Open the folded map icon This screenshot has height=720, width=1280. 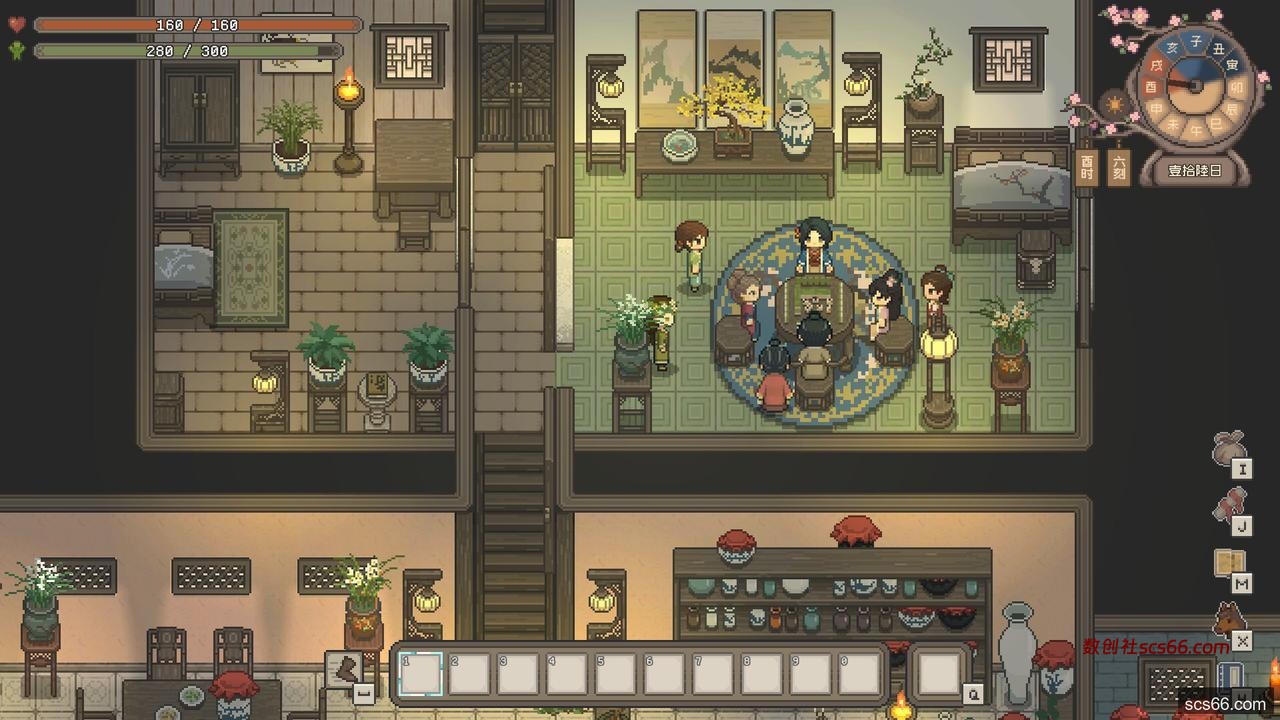[x=1230, y=564]
